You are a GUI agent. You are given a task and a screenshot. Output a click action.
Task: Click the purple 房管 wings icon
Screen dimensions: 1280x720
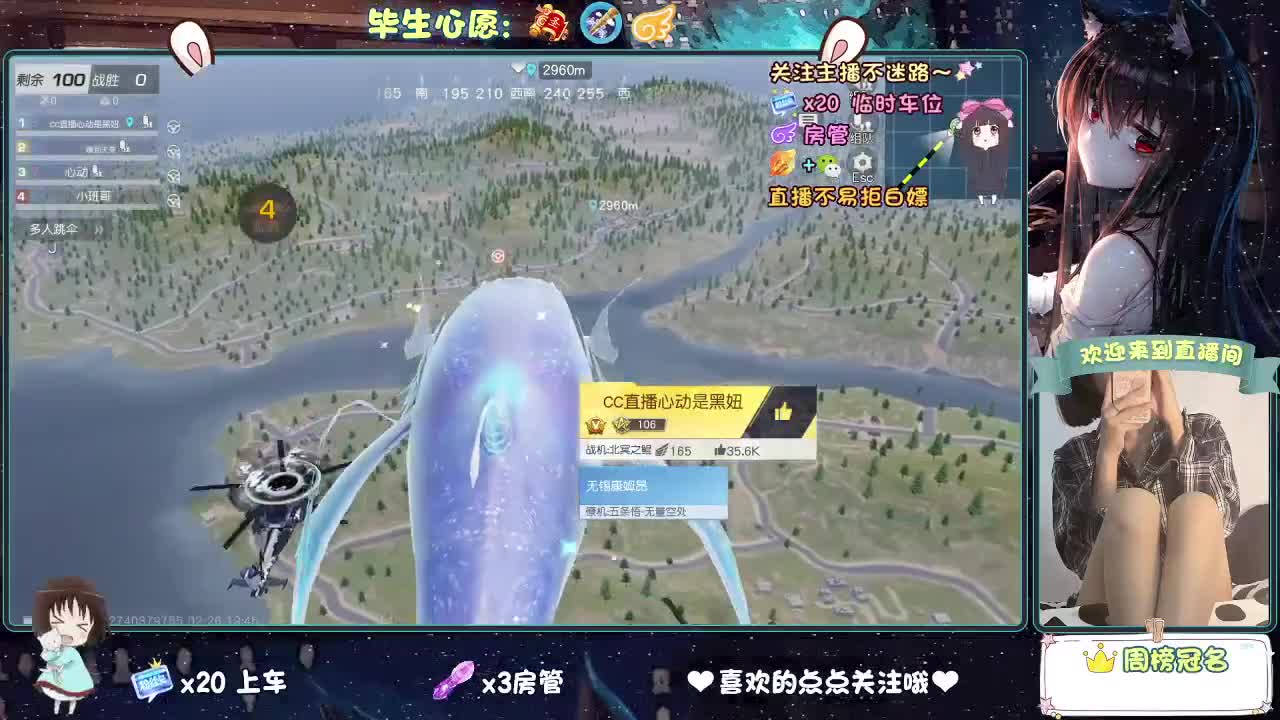pyautogui.click(x=782, y=134)
